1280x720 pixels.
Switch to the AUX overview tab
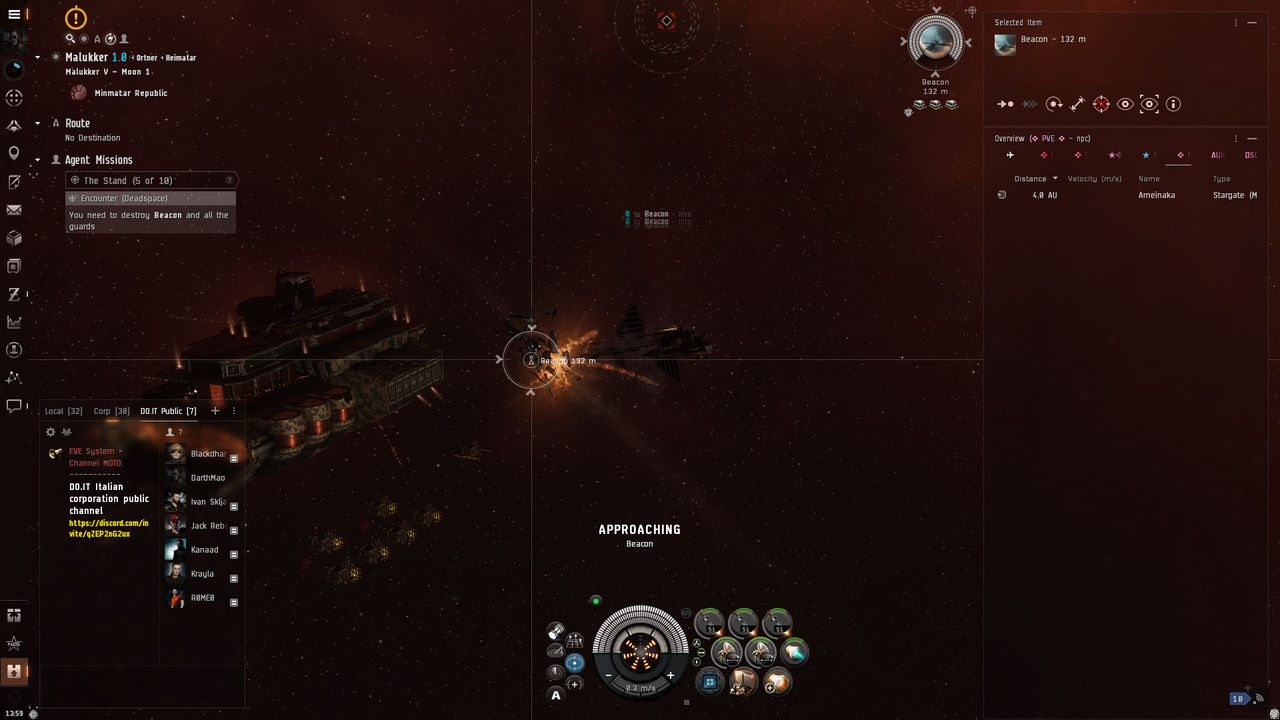1217,155
